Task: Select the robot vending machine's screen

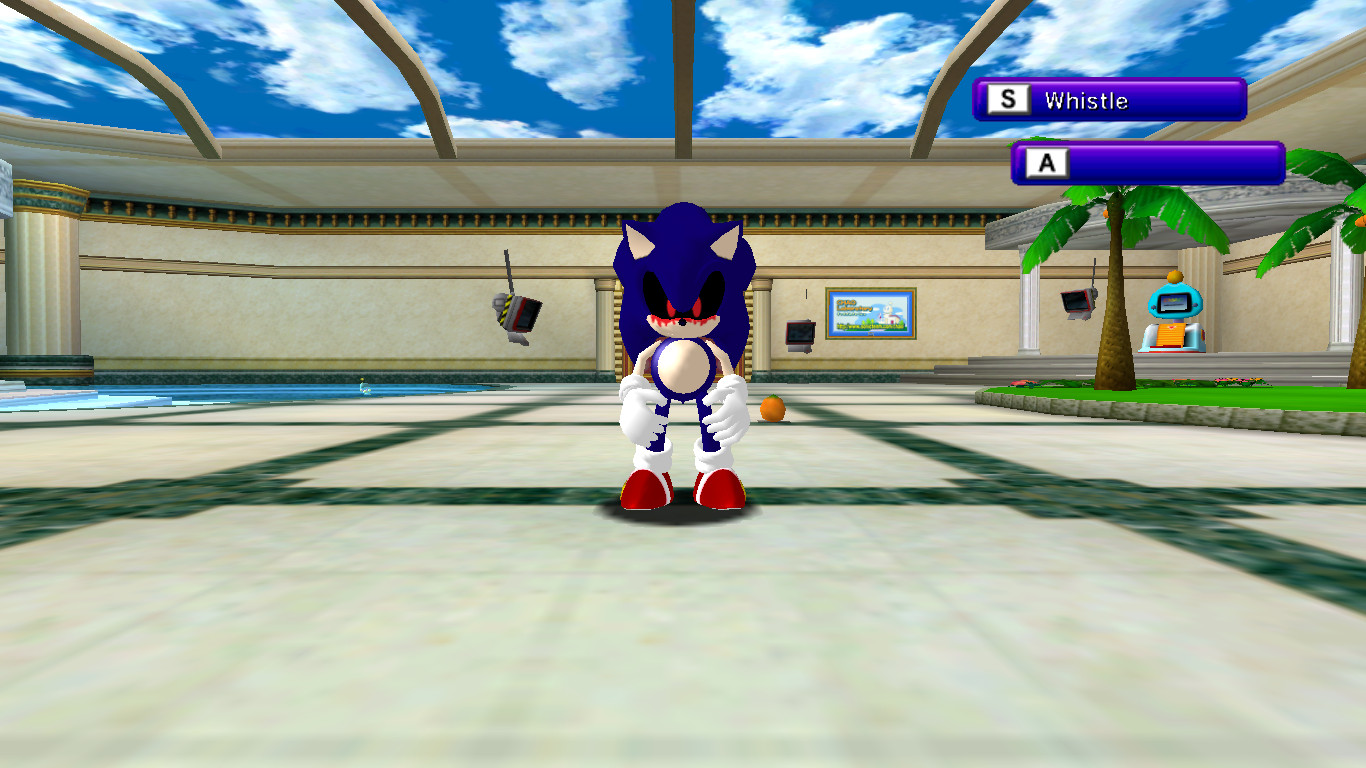Action: (x=1174, y=303)
